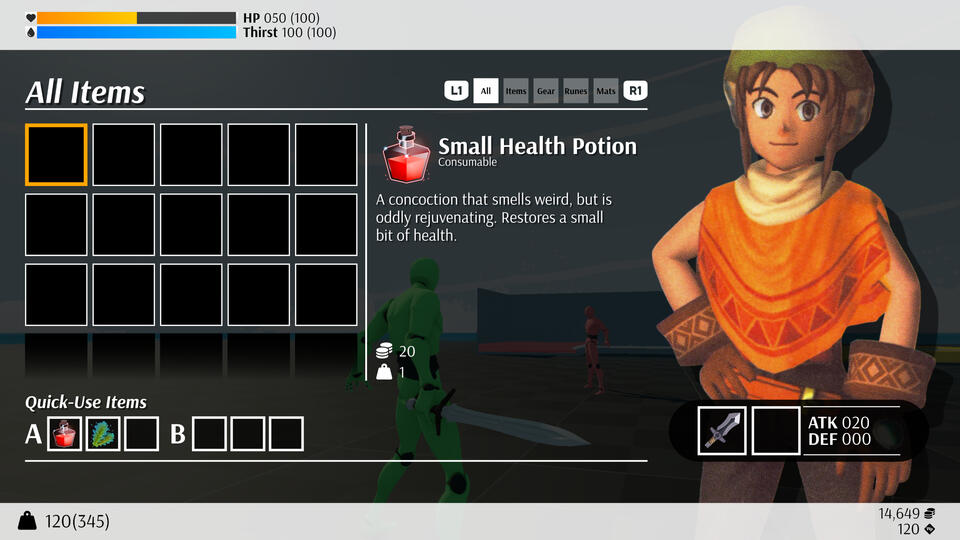Select the green herb quick-use slot
The image size is (960, 540).
[x=103, y=434]
